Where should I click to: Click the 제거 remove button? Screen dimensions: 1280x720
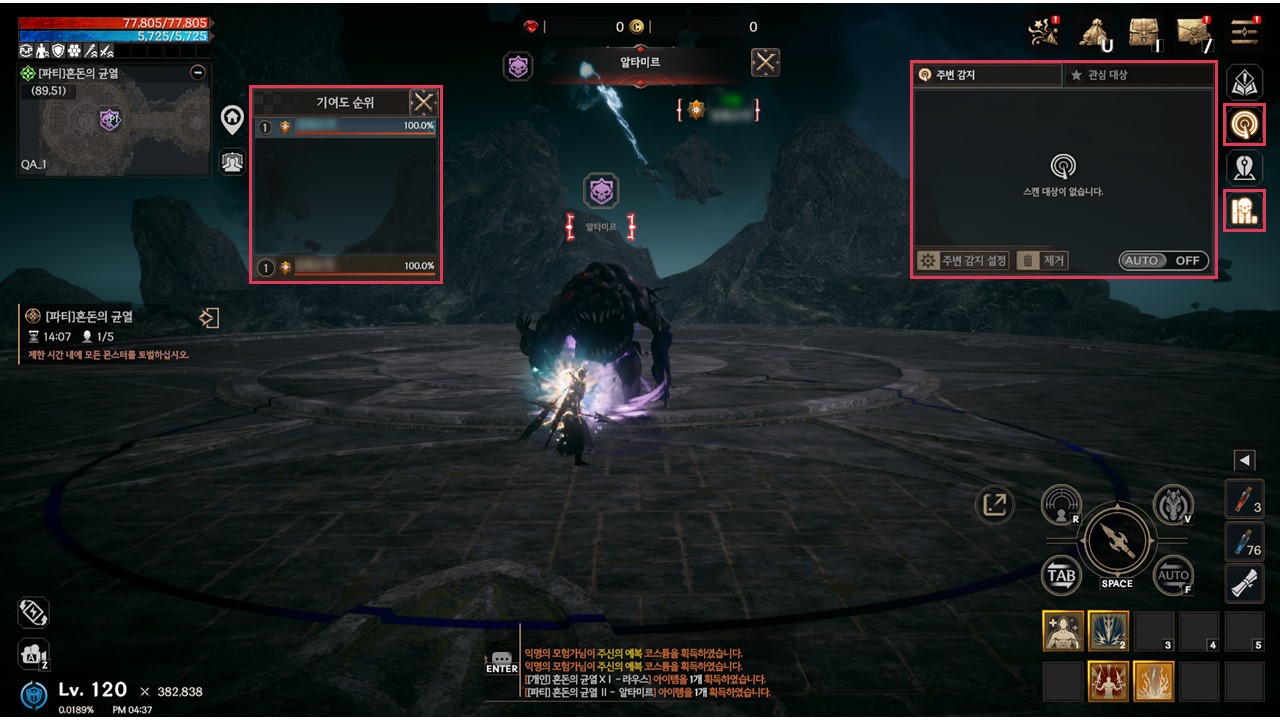[x=1043, y=261]
